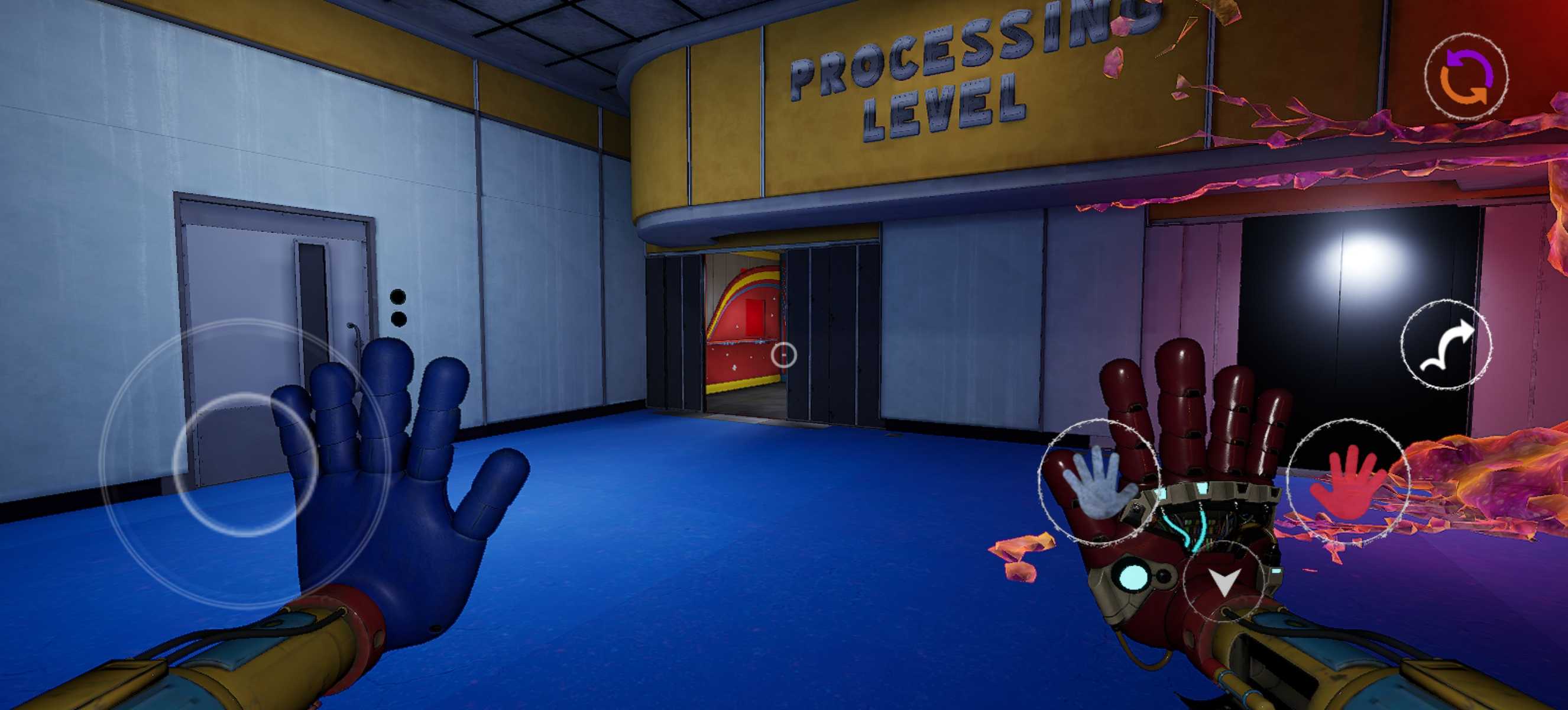1568x710 pixels.
Task: Activate the jump arrow button
Action: click(x=1446, y=344)
